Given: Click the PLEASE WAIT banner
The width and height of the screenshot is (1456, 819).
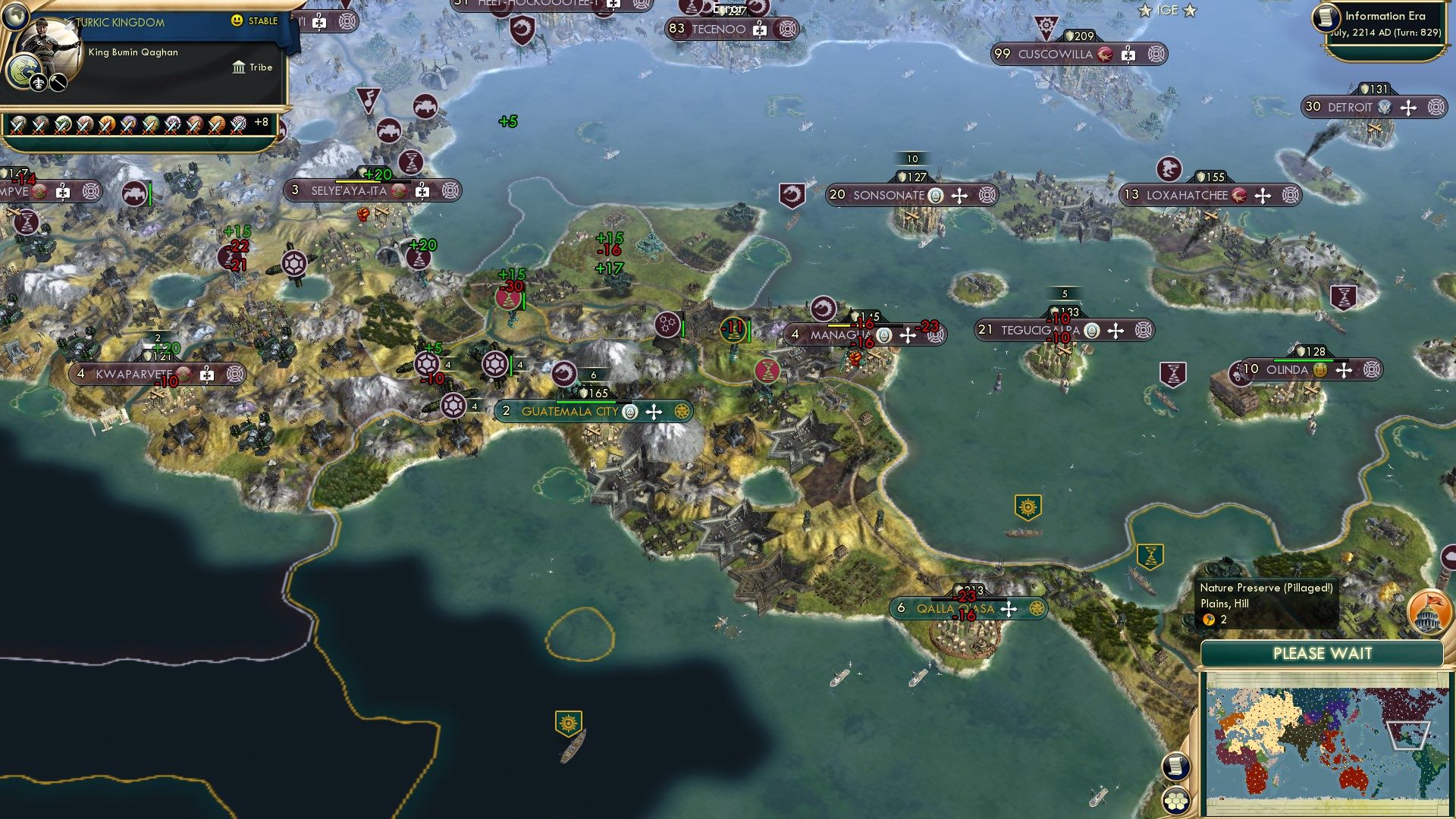Looking at the screenshot, I should (1324, 652).
